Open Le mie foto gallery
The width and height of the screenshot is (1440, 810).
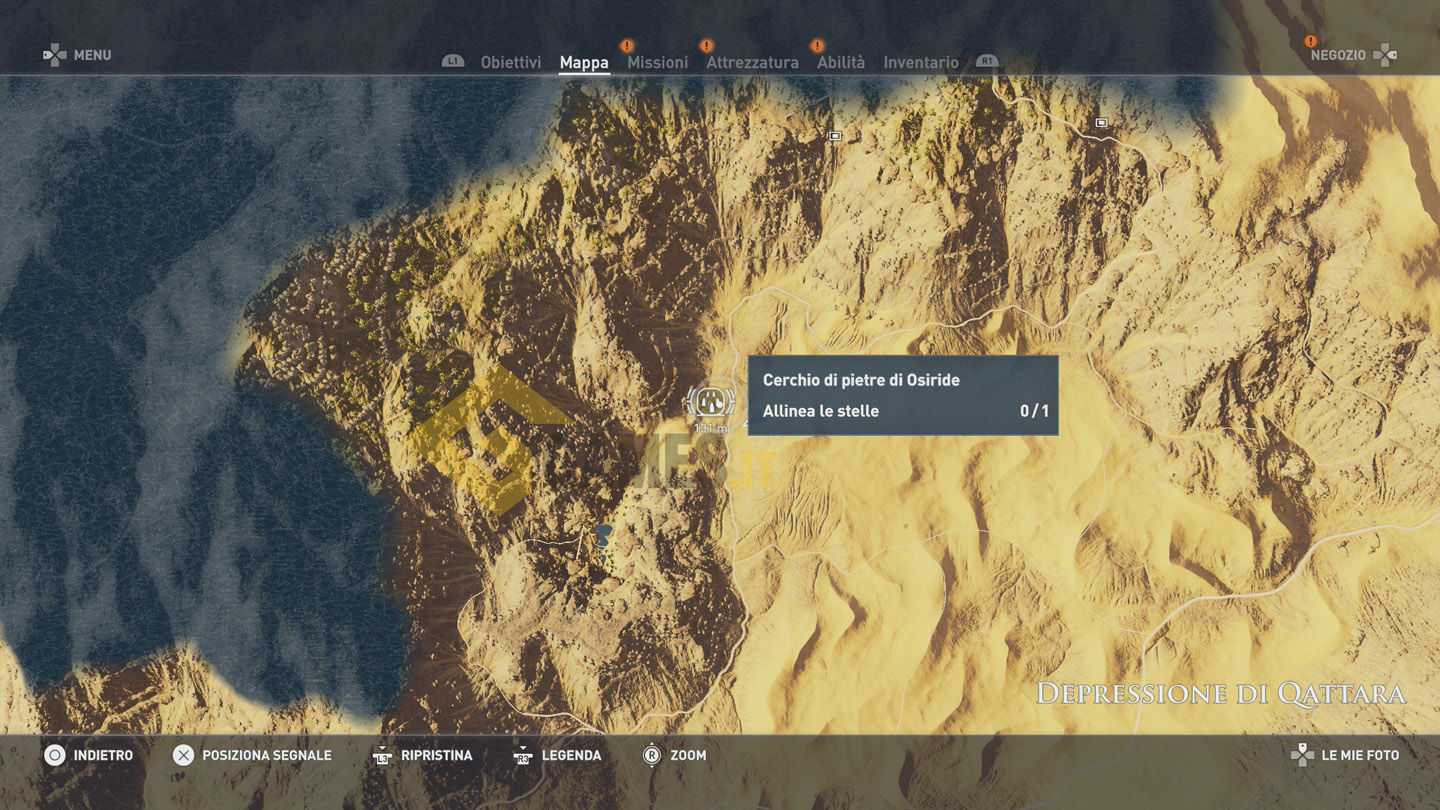click(x=1360, y=755)
